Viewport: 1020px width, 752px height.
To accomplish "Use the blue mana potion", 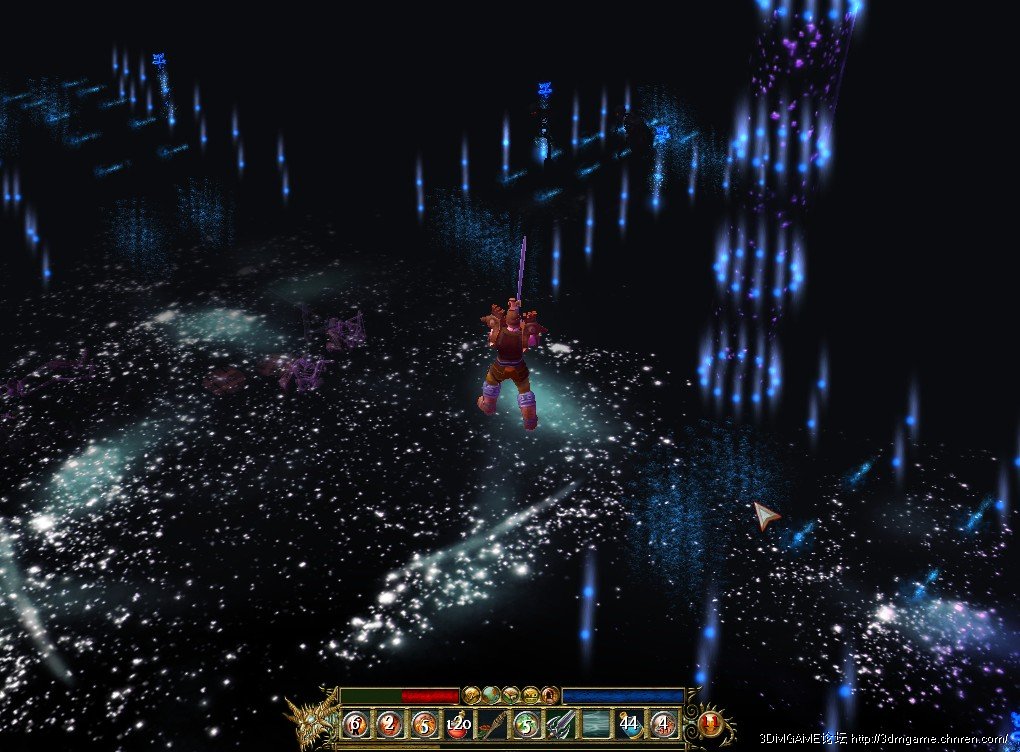I will point(629,723).
